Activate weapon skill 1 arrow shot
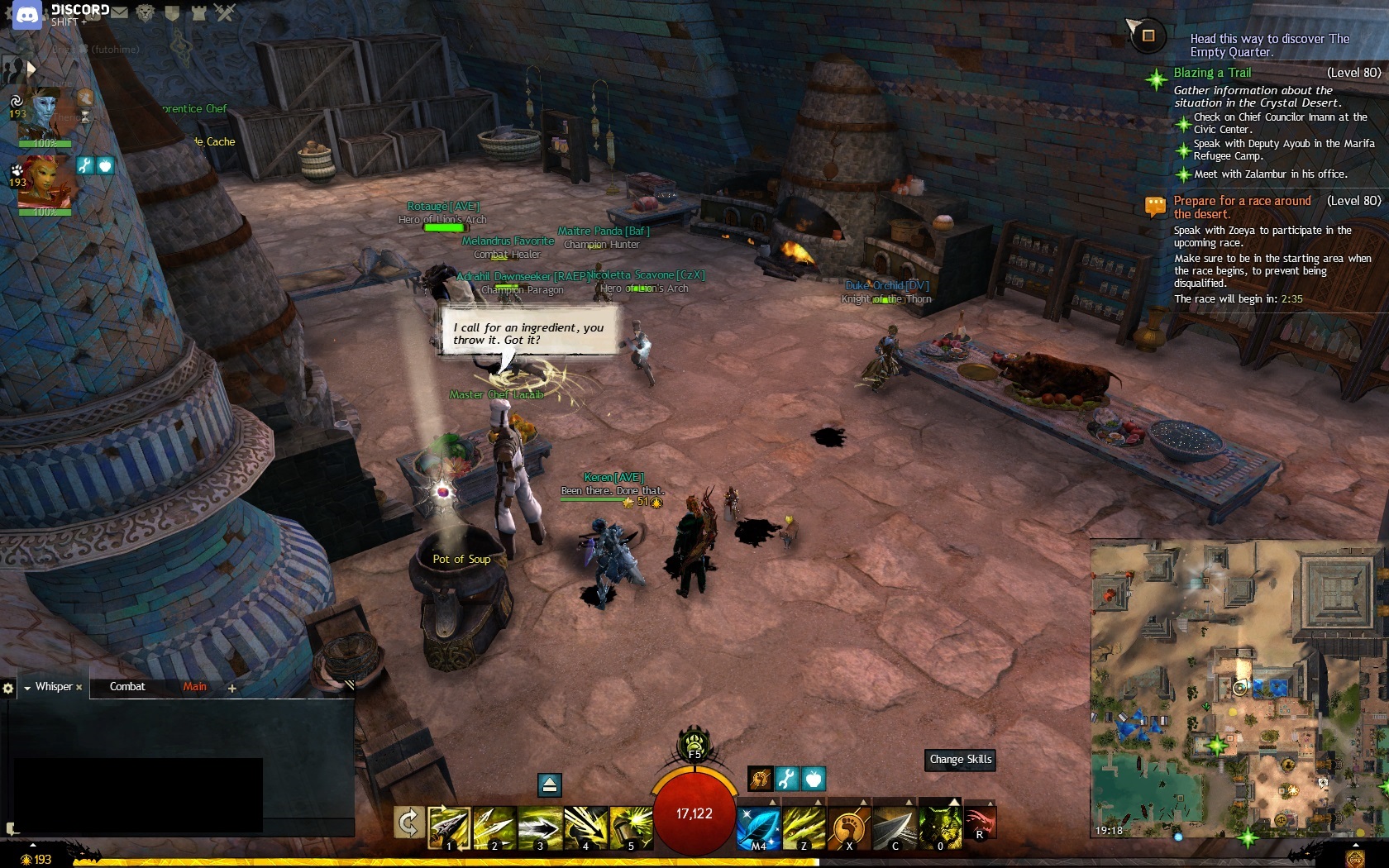1389x868 pixels. 449,827
